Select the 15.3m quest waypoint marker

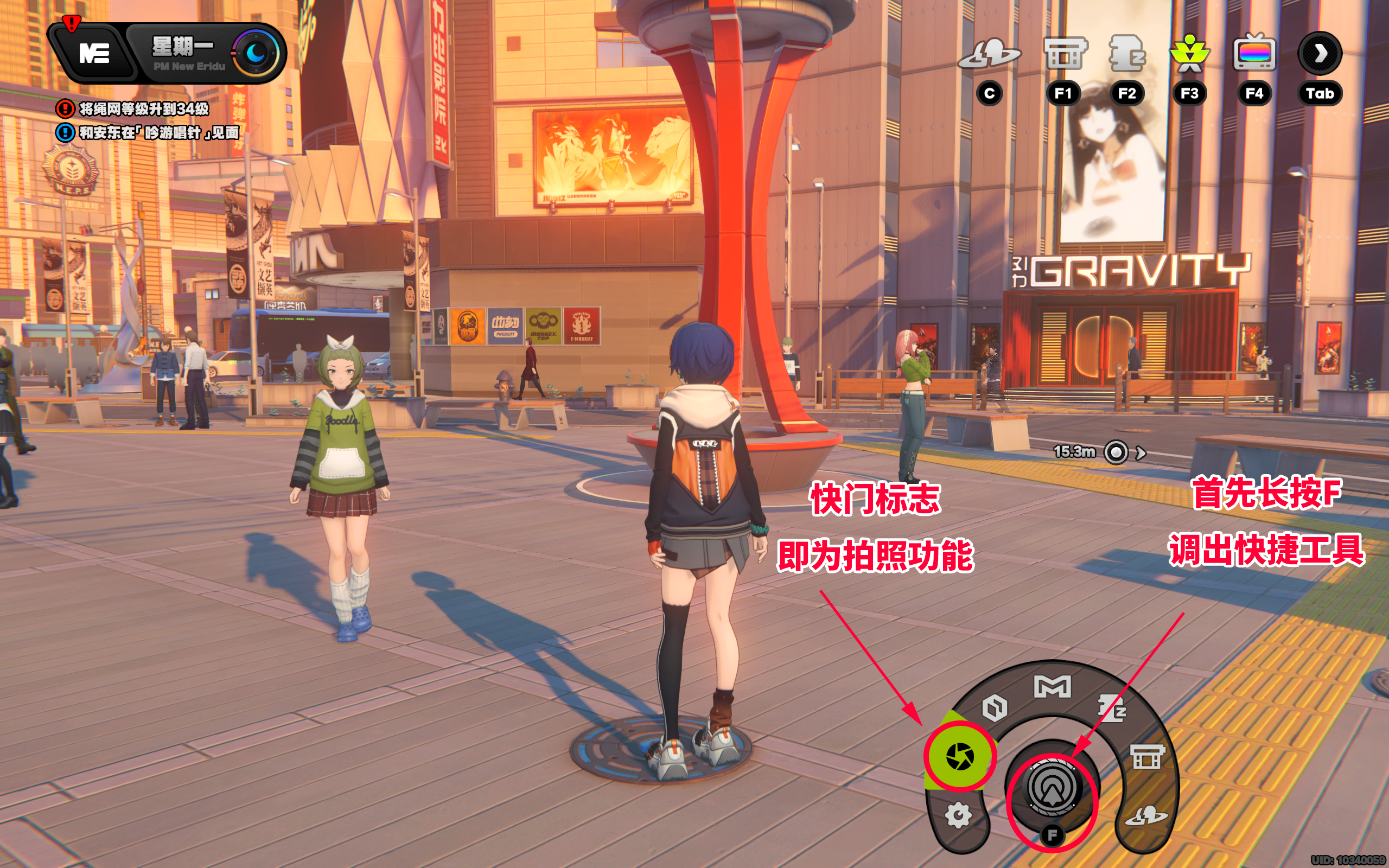(x=1116, y=452)
